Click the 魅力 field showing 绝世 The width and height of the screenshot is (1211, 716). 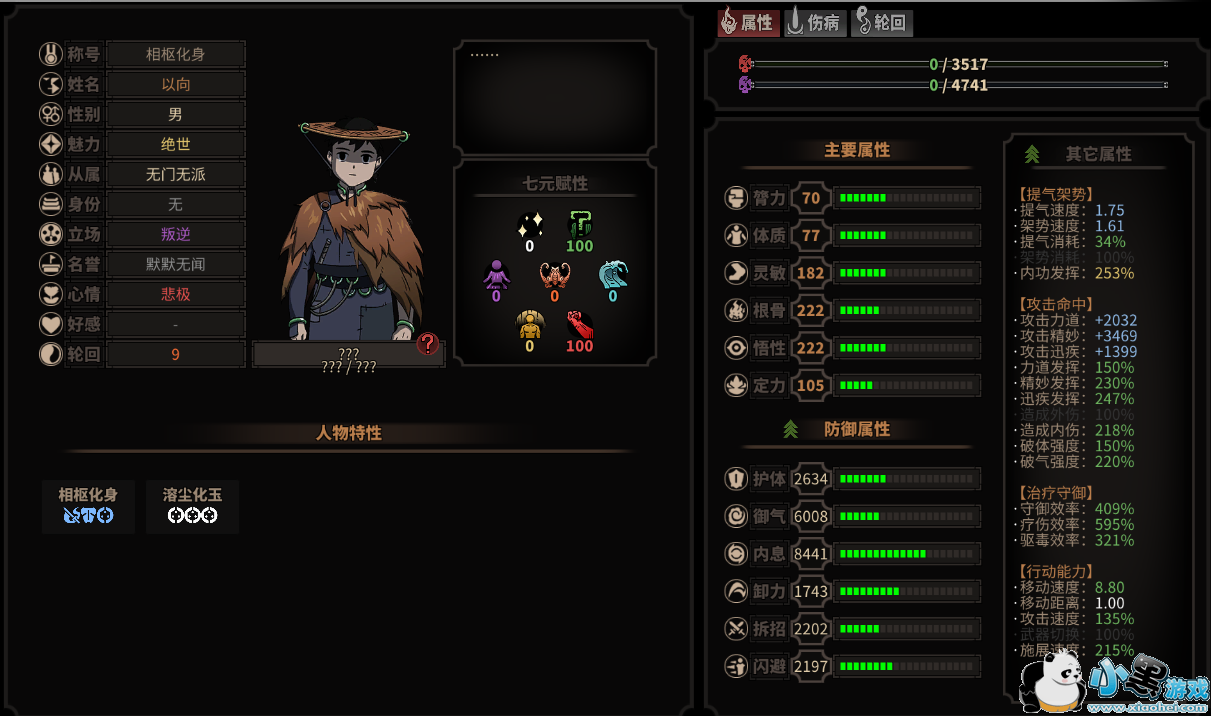(x=176, y=145)
